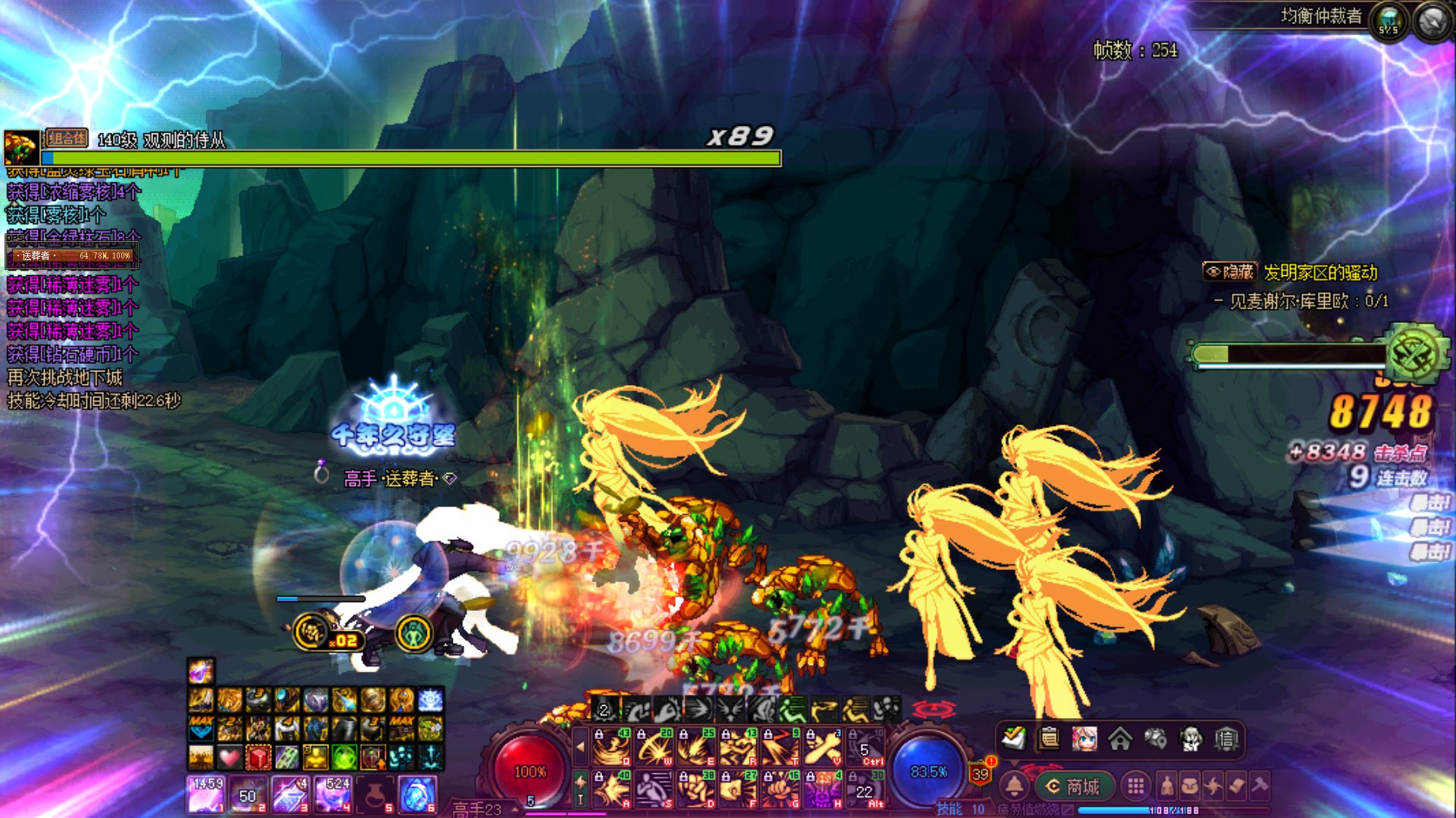Open the inventory bag icon

tap(1190, 786)
